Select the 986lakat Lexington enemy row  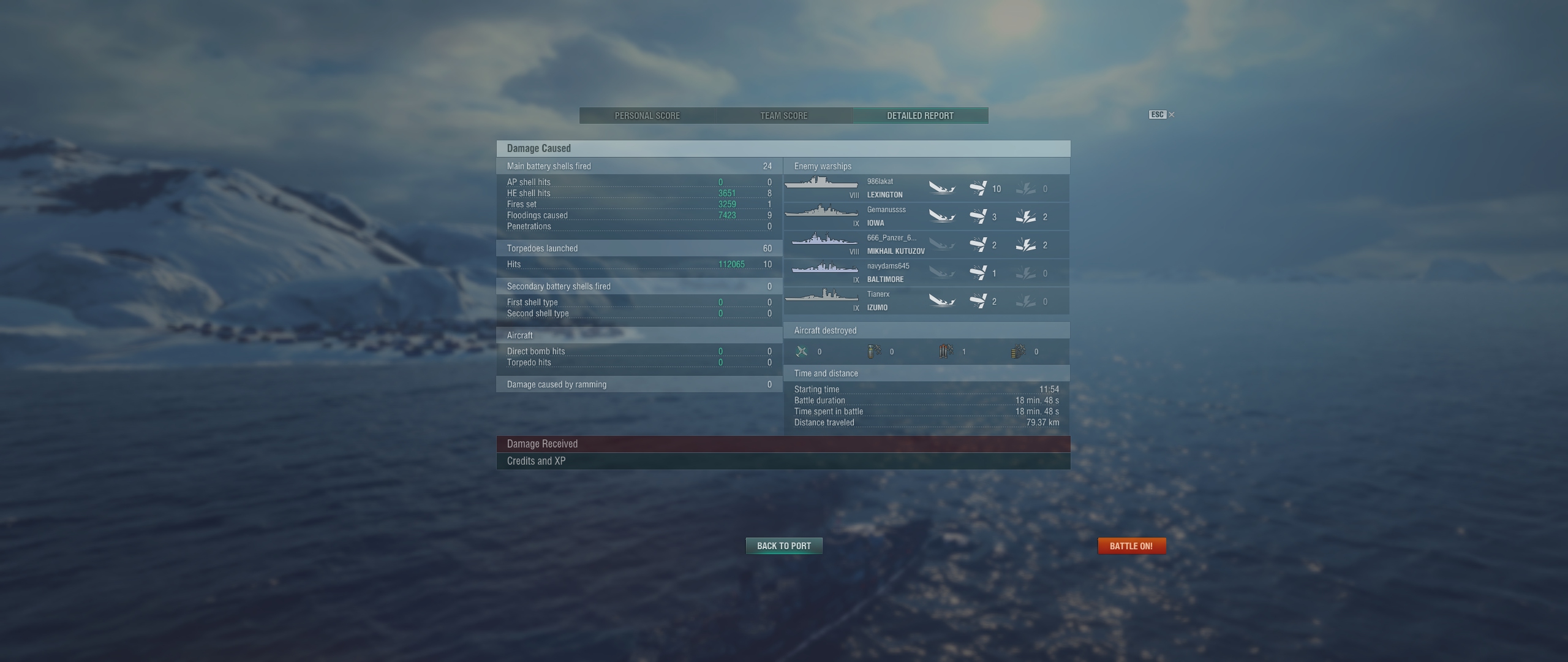[926, 188]
